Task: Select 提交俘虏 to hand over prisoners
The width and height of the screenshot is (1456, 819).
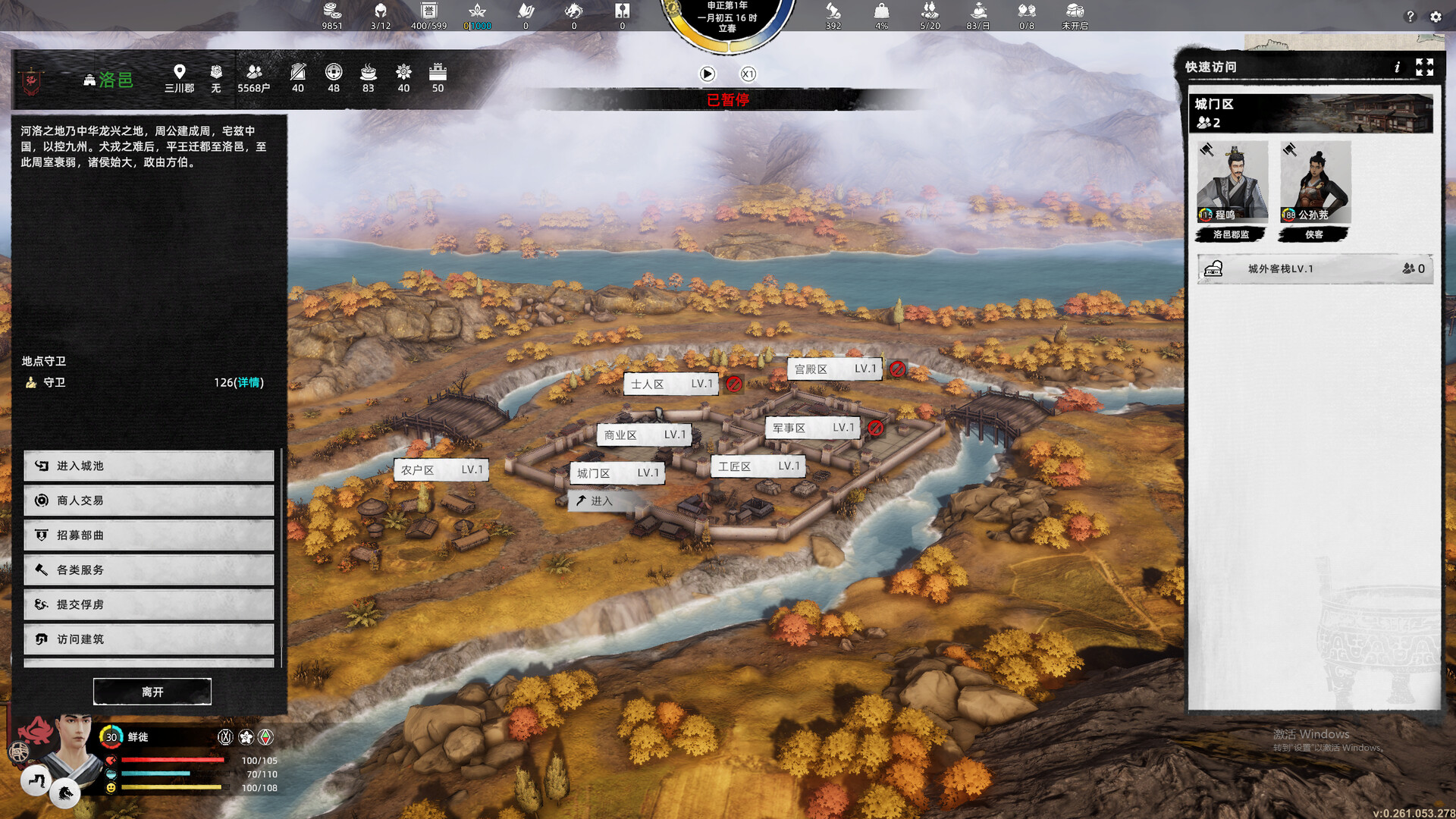Action: [x=149, y=604]
